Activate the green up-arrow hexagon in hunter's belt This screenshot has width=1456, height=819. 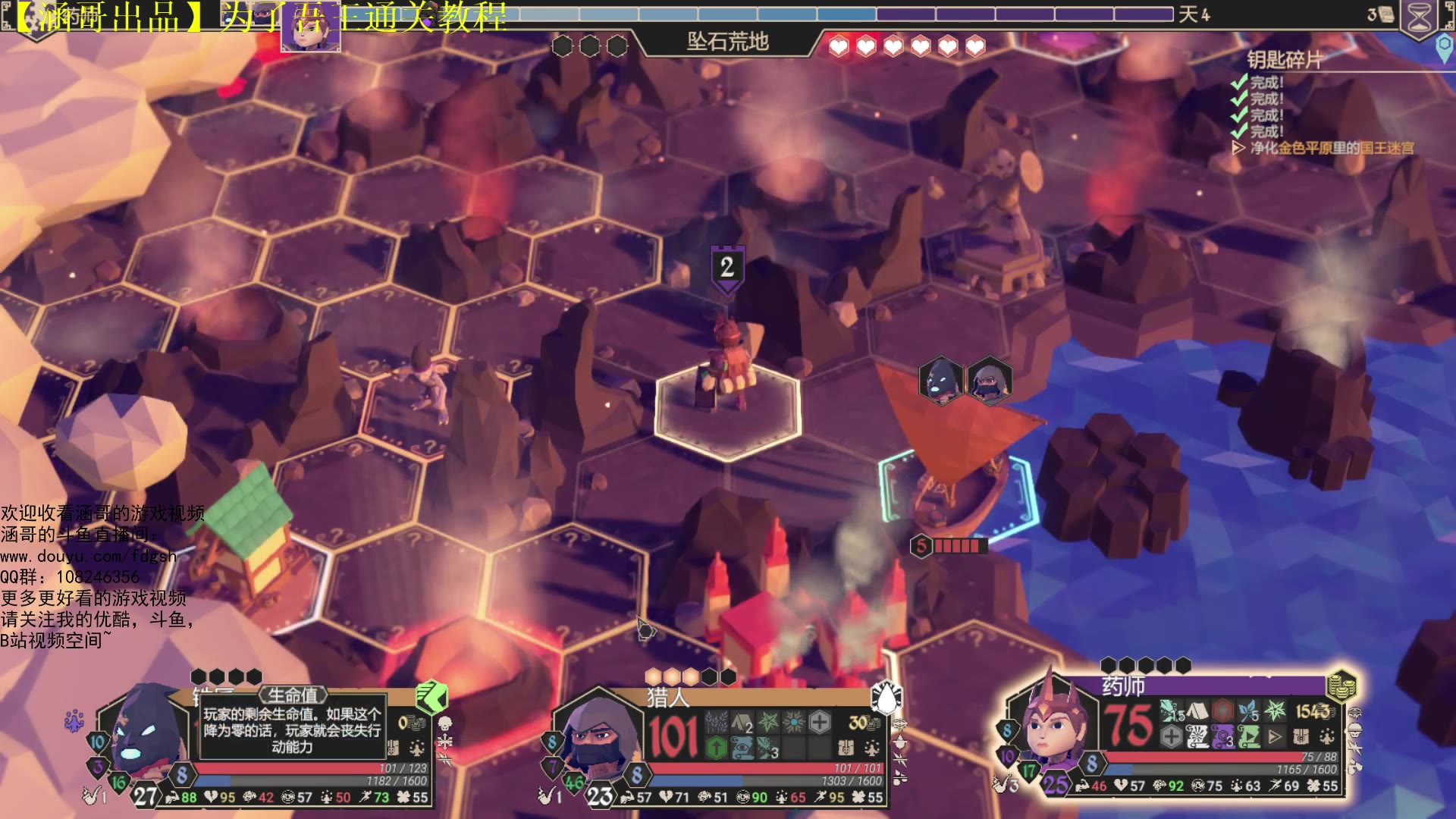click(x=717, y=749)
